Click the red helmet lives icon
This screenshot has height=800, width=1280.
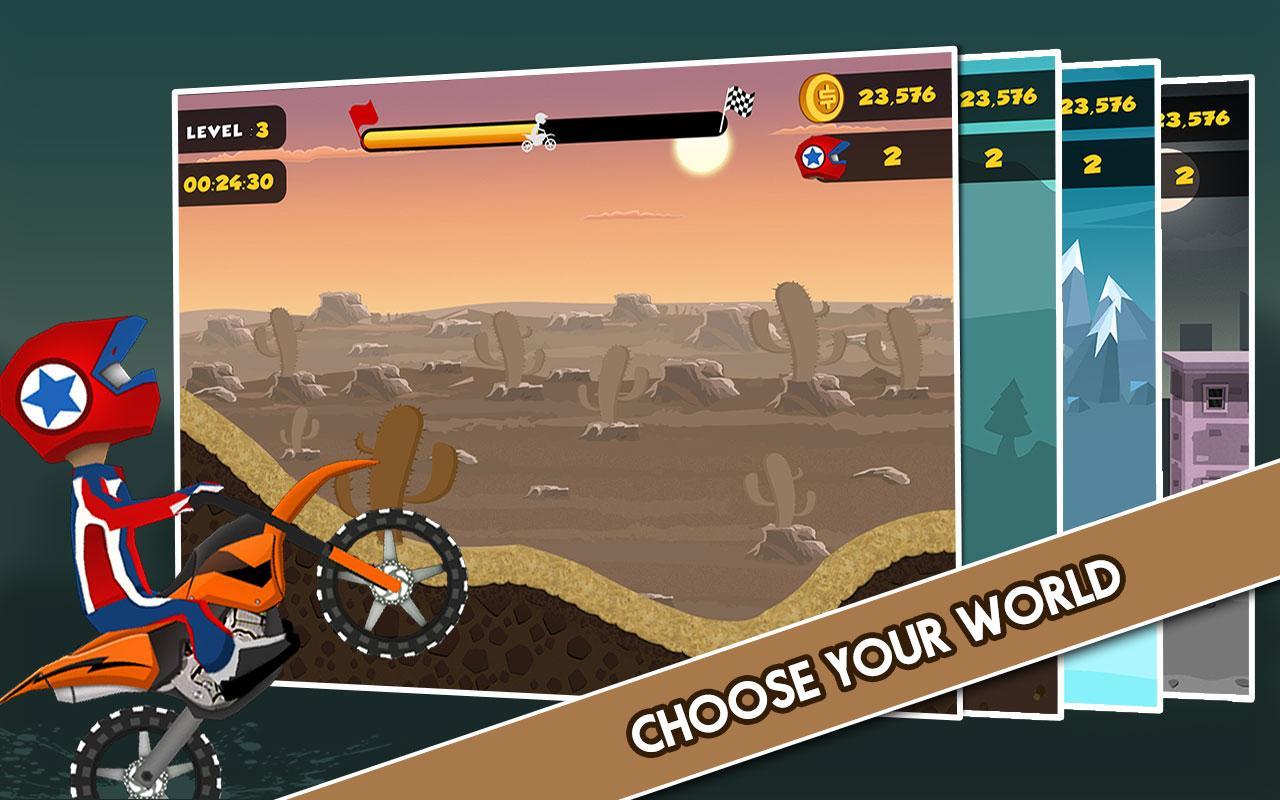pyautogui.click(x=822, y=157)
